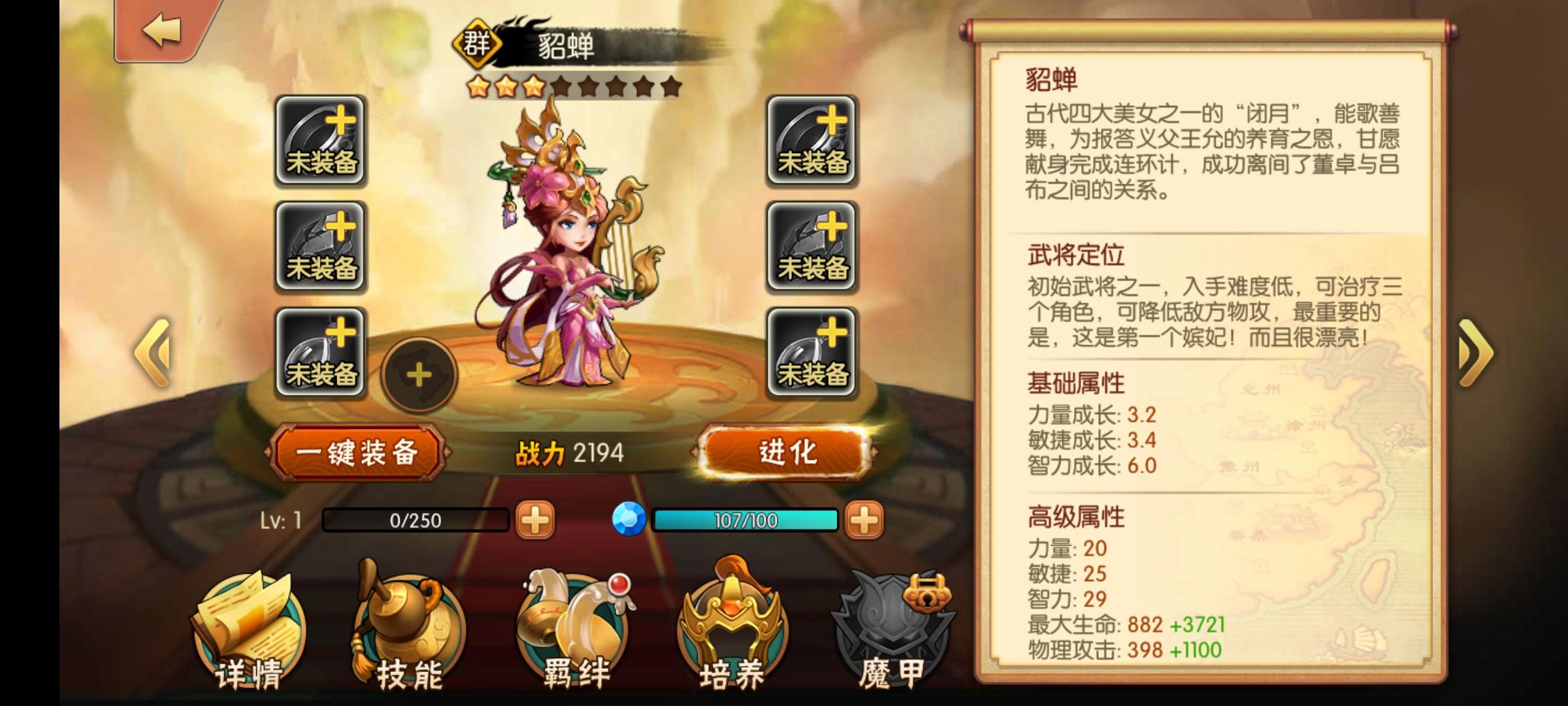Open the 详情 (Details) panel icon
This screenshot has width=1568, height=706.
coord(248,624)
